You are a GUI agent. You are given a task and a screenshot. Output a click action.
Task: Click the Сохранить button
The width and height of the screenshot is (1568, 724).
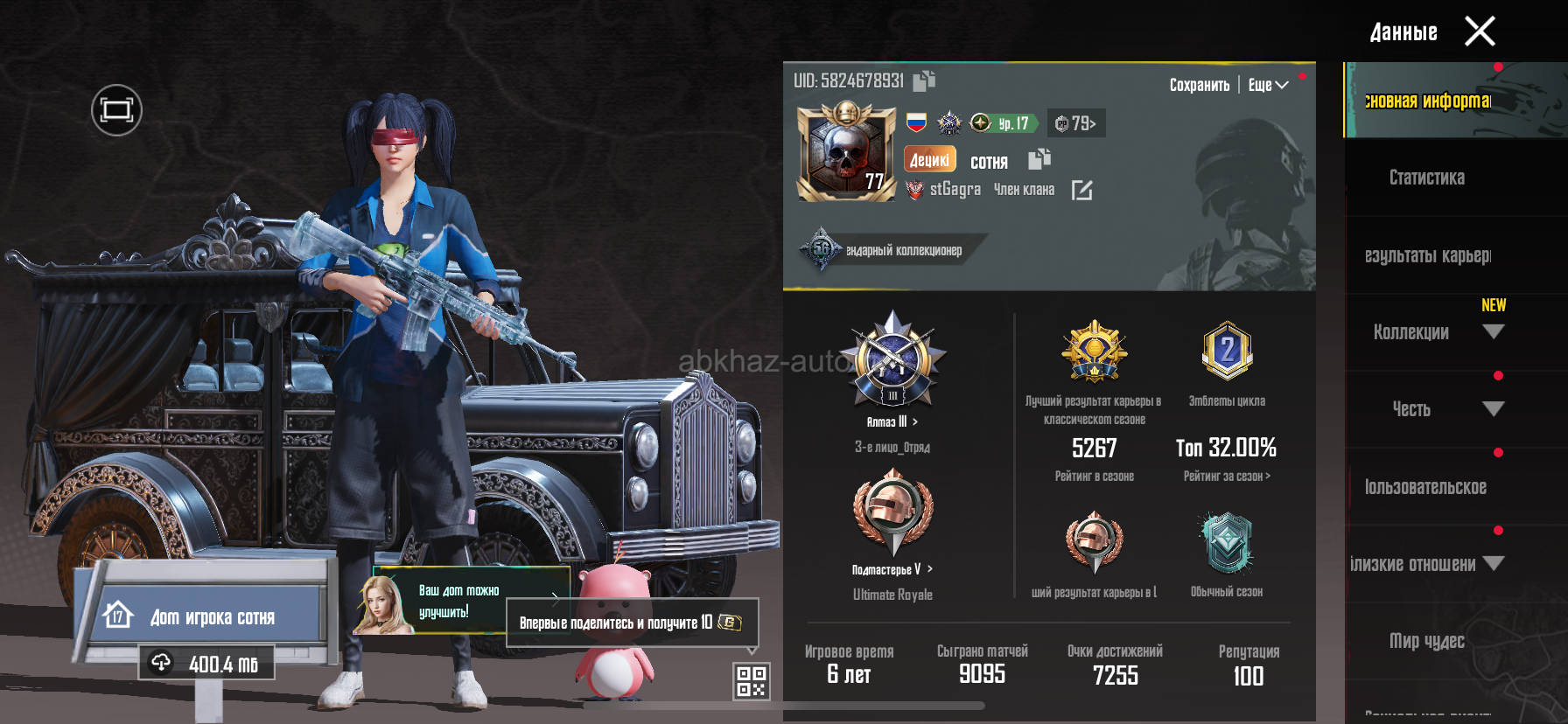click(1199, 85)
